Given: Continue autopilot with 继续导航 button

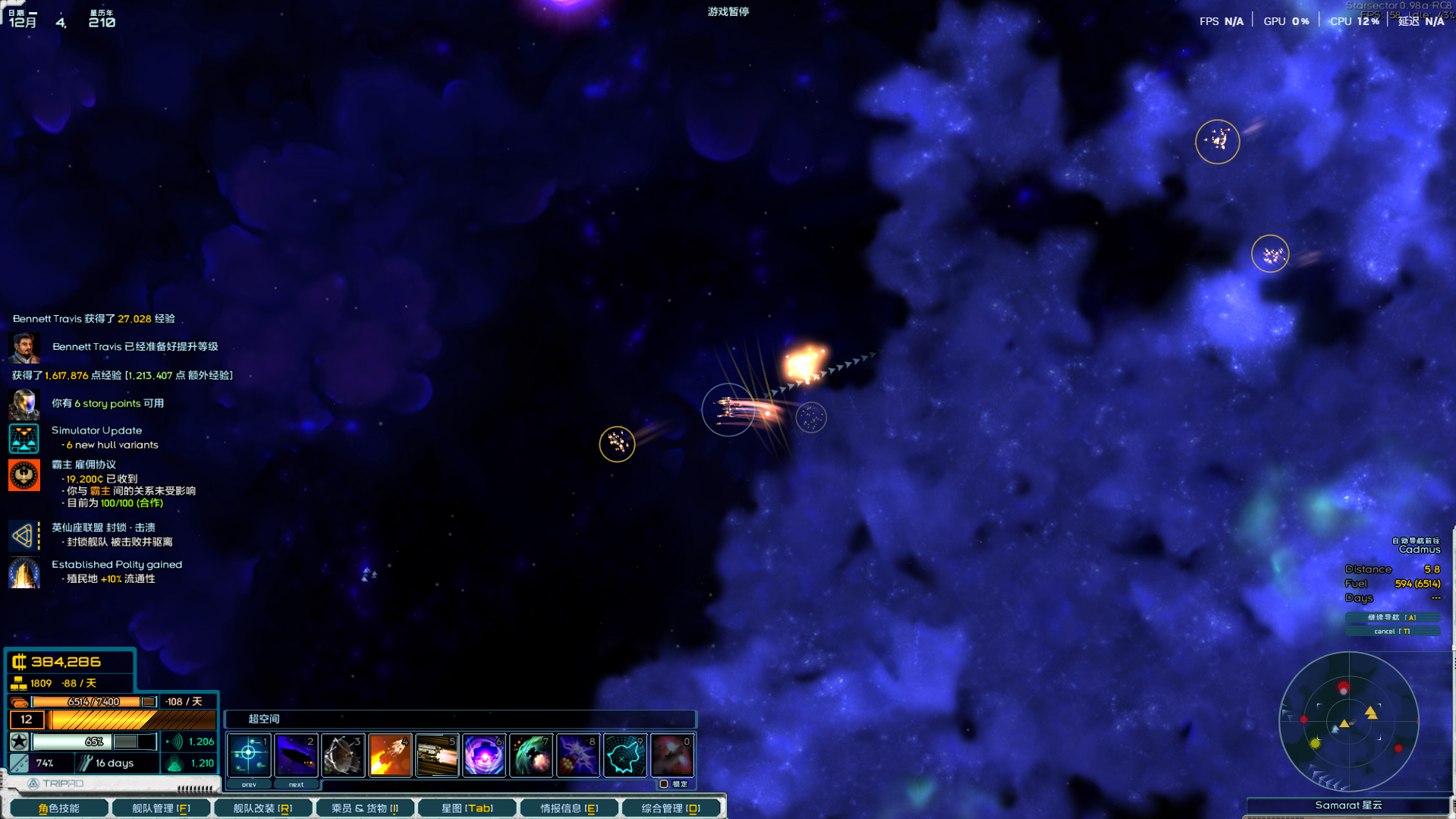Looking at the screenshot, I should click(1392, 617).
